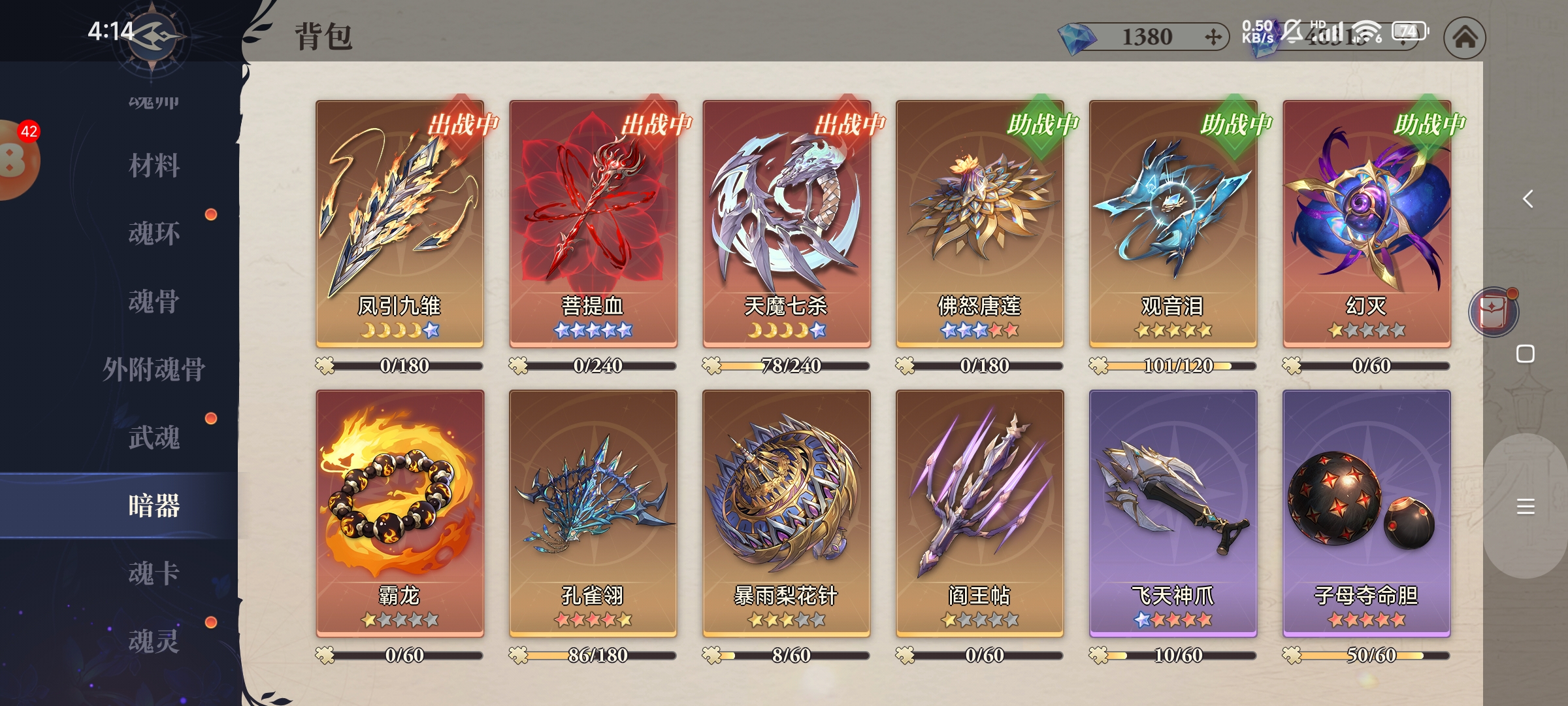1568x706 pixels.
Task: Select the 魂骨 tab
Action: point(154,301)
